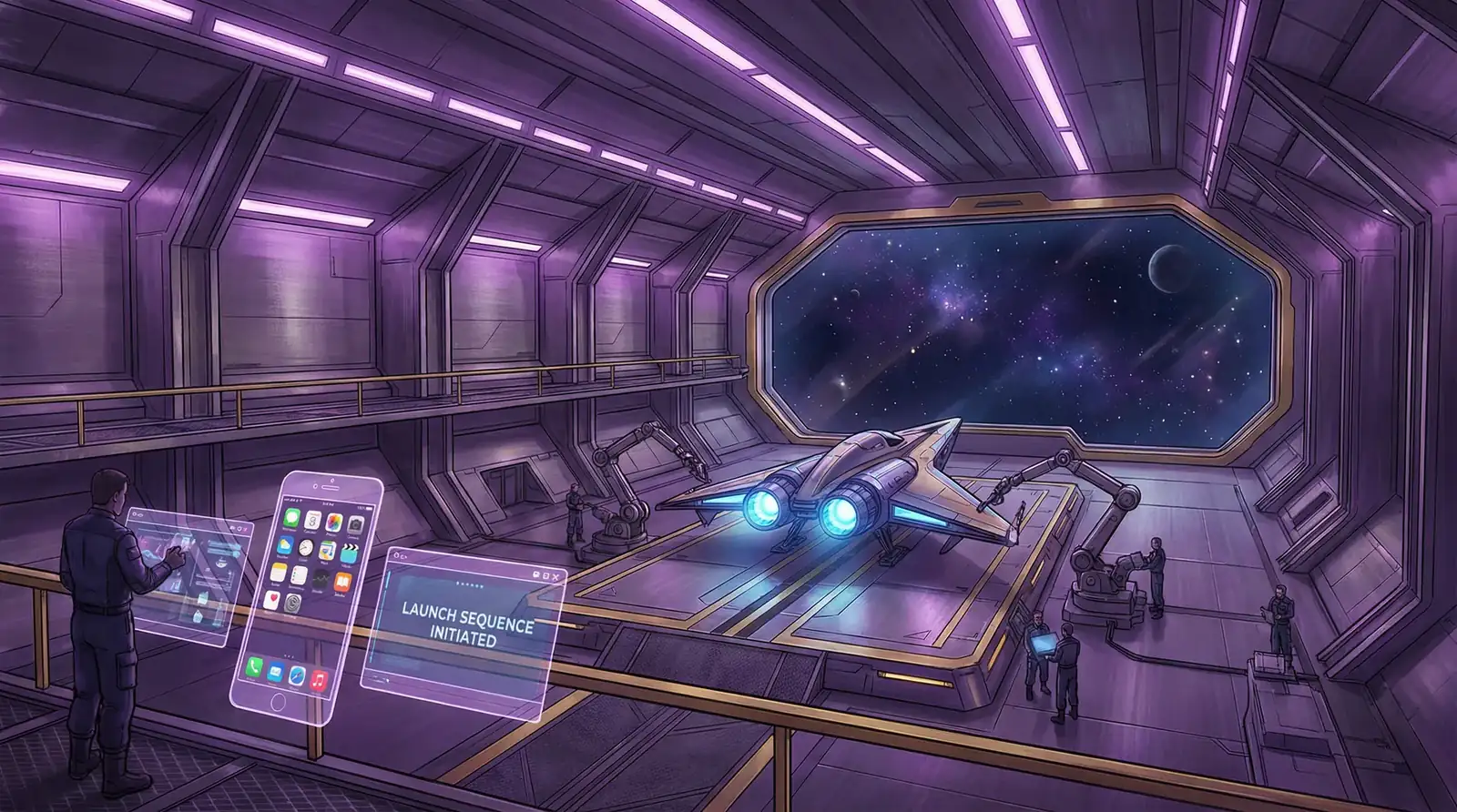Open the yellow Notes app icon

point(280,573)
